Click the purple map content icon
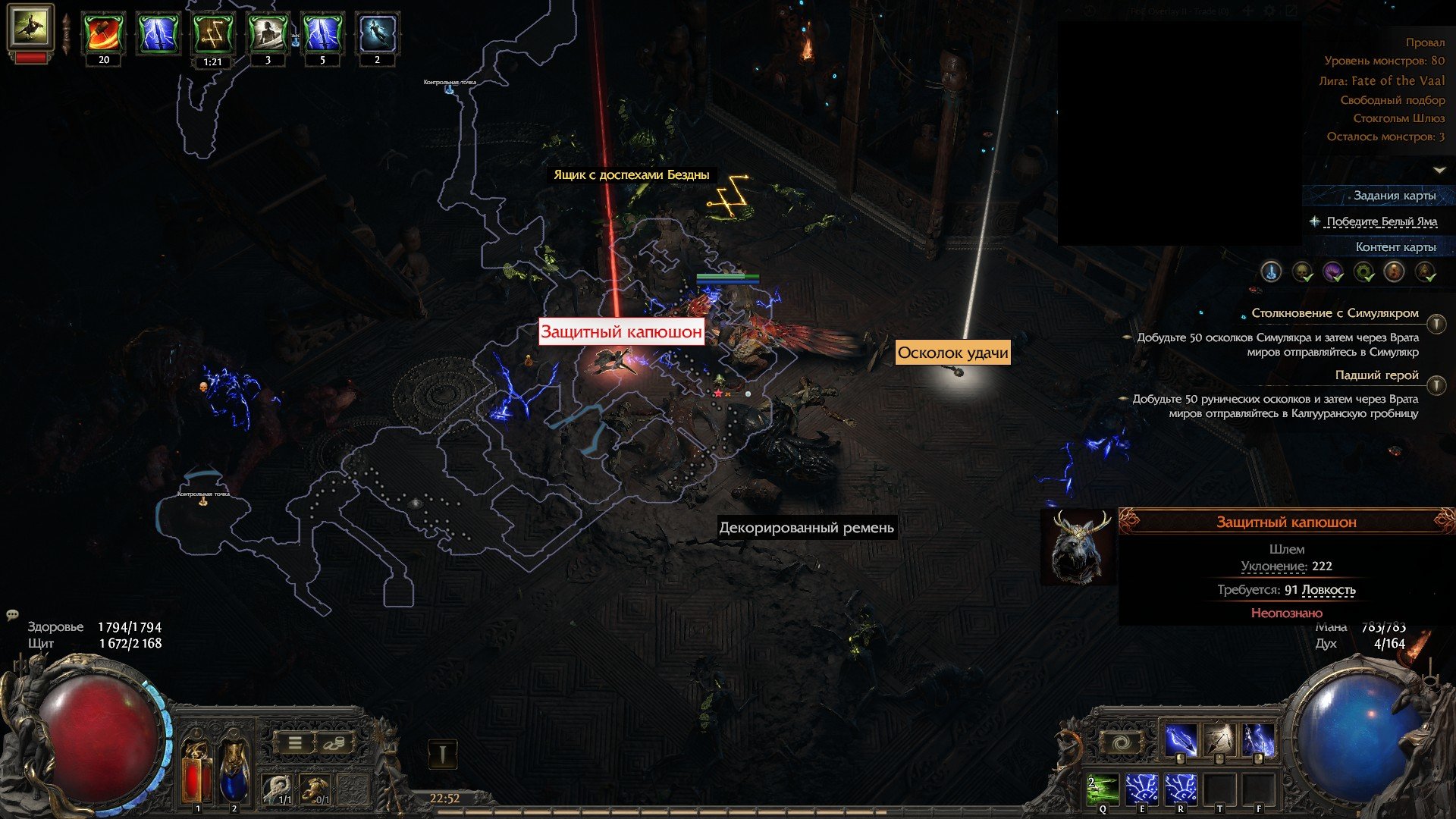 tap(1332, 271)
